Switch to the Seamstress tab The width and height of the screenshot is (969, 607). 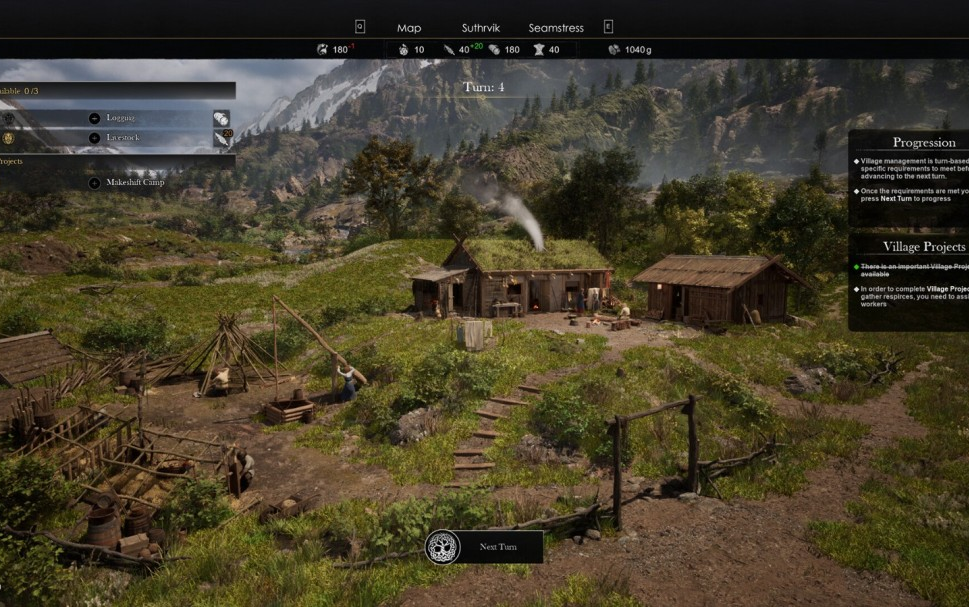[x=556, y=28]
